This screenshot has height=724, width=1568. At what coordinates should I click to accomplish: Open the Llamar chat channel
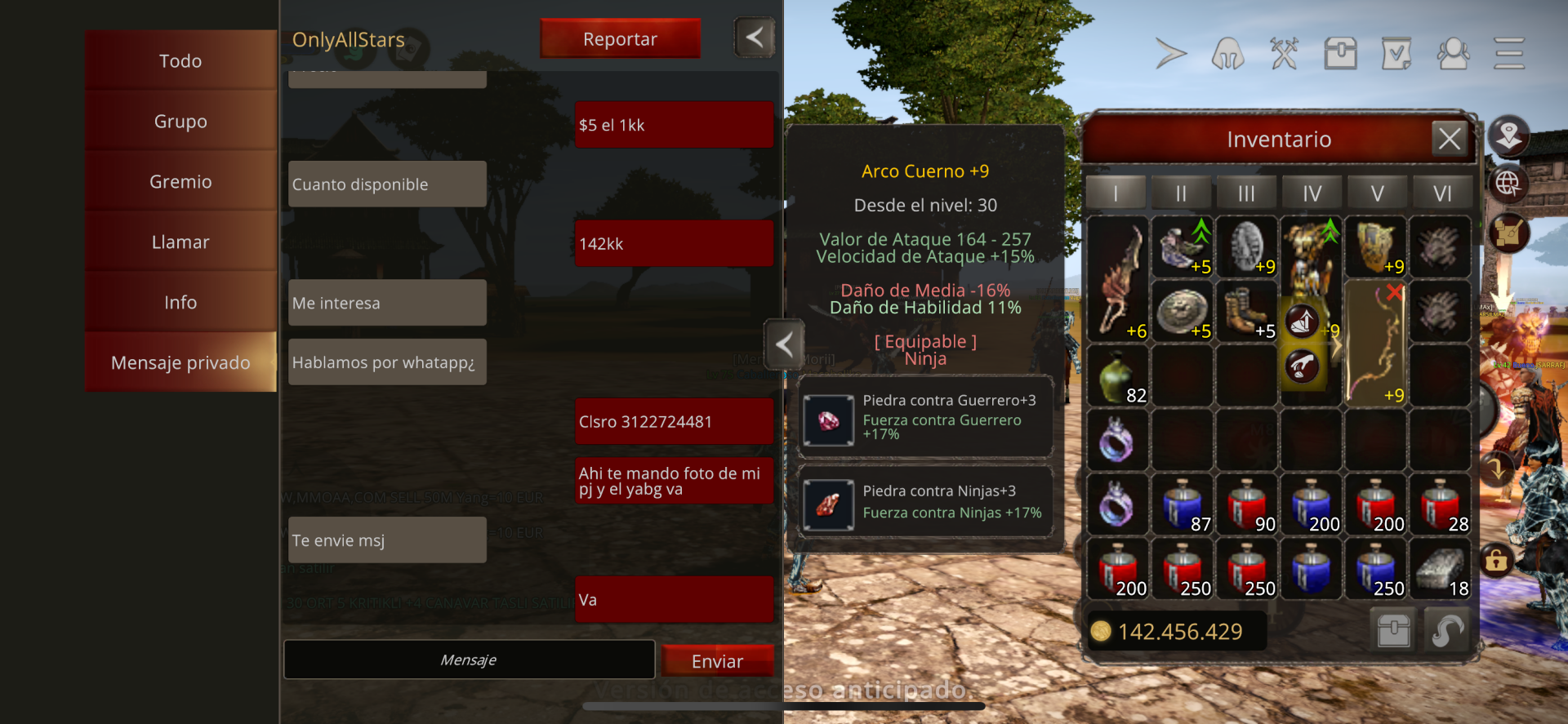180,242
